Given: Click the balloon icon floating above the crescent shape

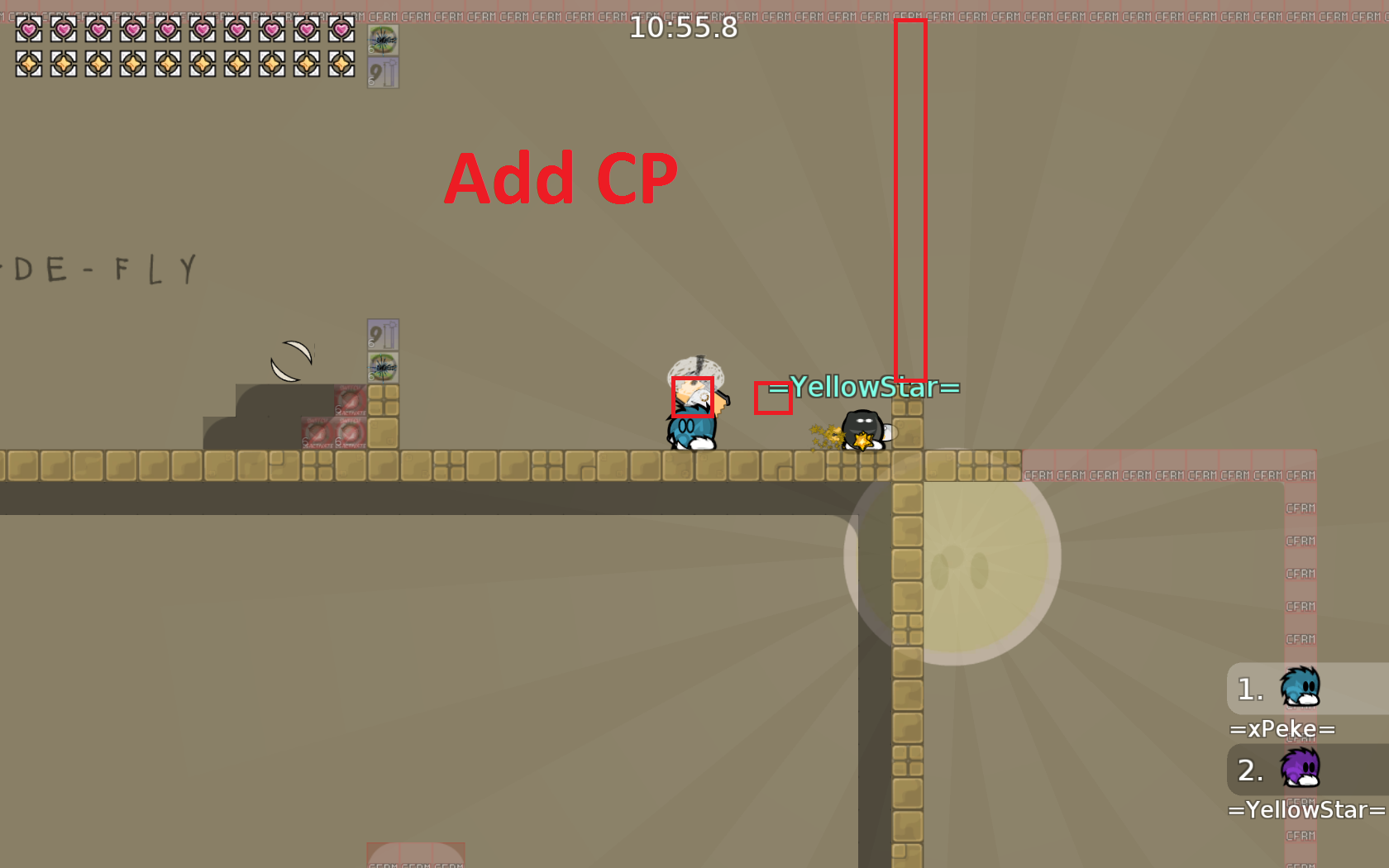Looking at the screenshot, I should [383, 335].
